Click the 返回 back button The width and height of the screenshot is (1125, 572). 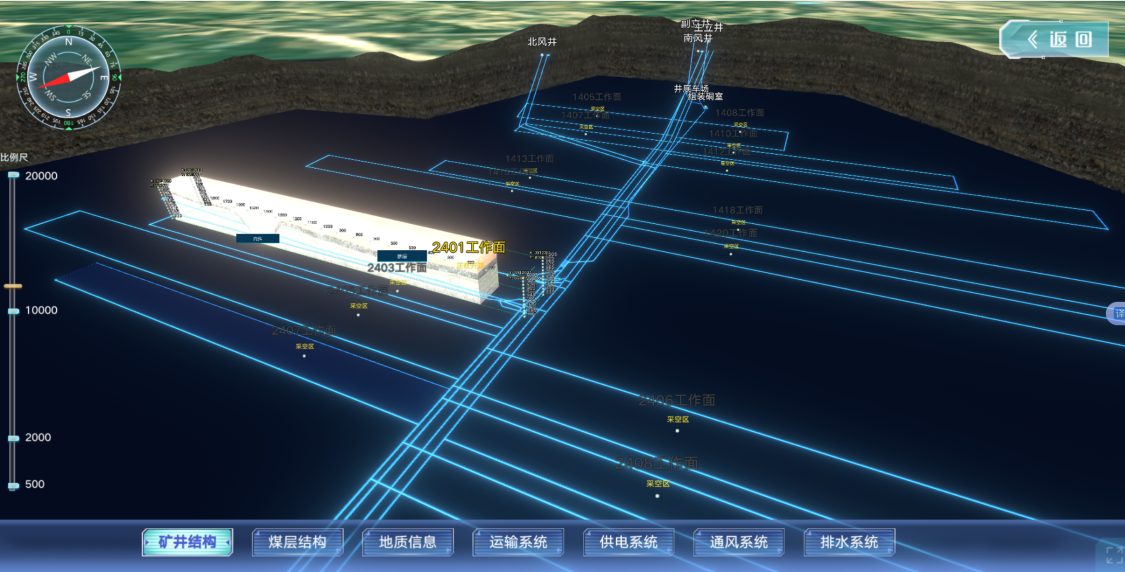pos(1054,40)
